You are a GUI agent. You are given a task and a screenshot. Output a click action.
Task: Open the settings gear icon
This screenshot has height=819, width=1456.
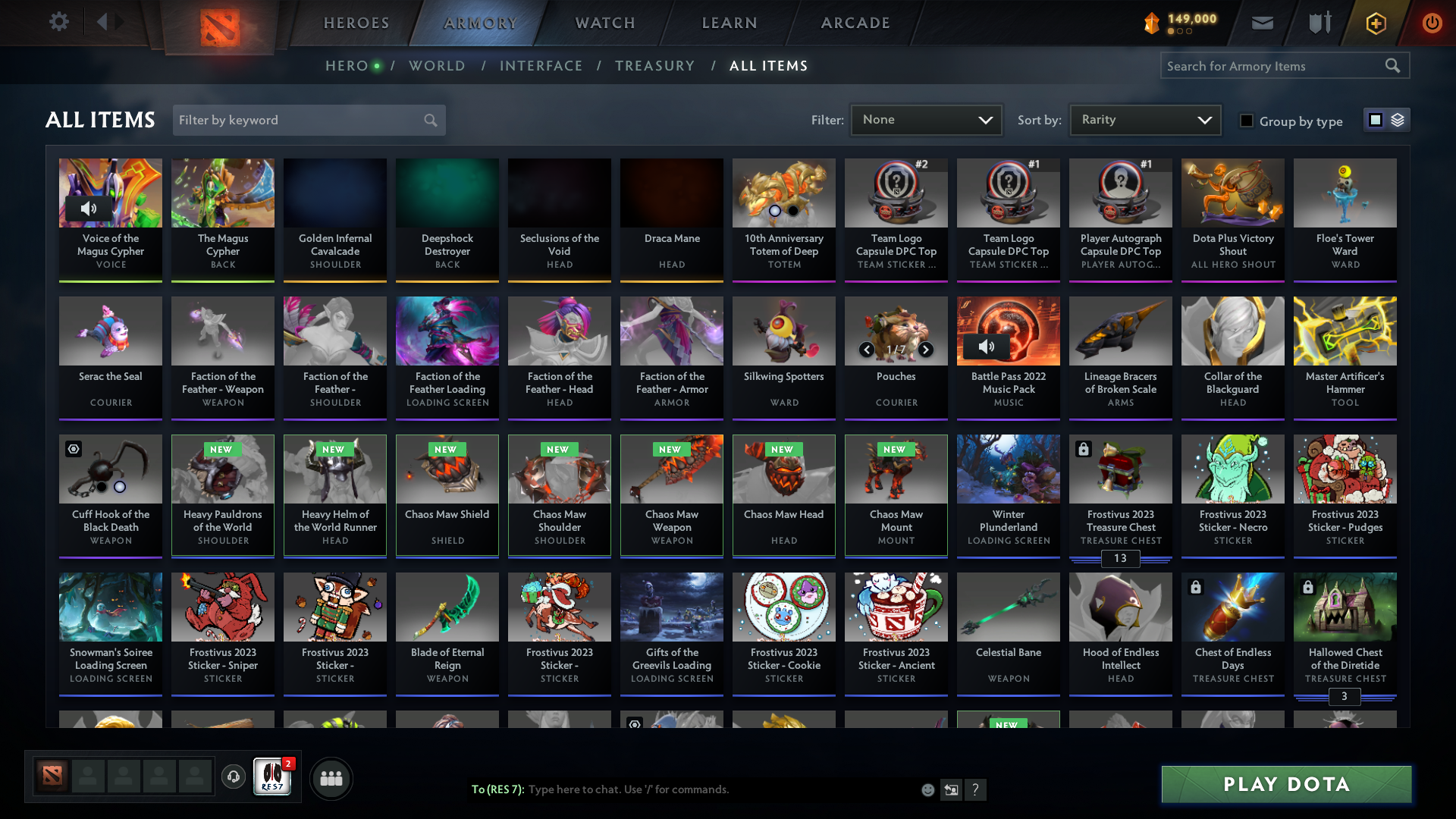click(x=59, y=22)
